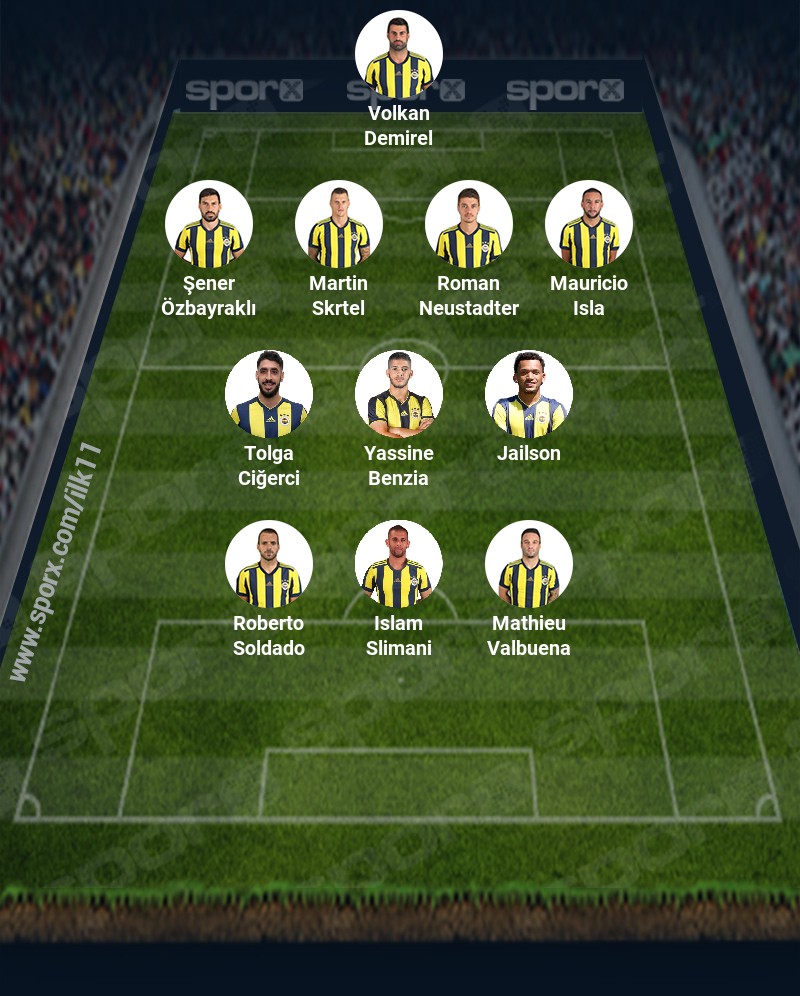The width and height of the screenshot is (800, 996).
Task: Click Jailson's player portrait
Action: [x=529, y=395]
